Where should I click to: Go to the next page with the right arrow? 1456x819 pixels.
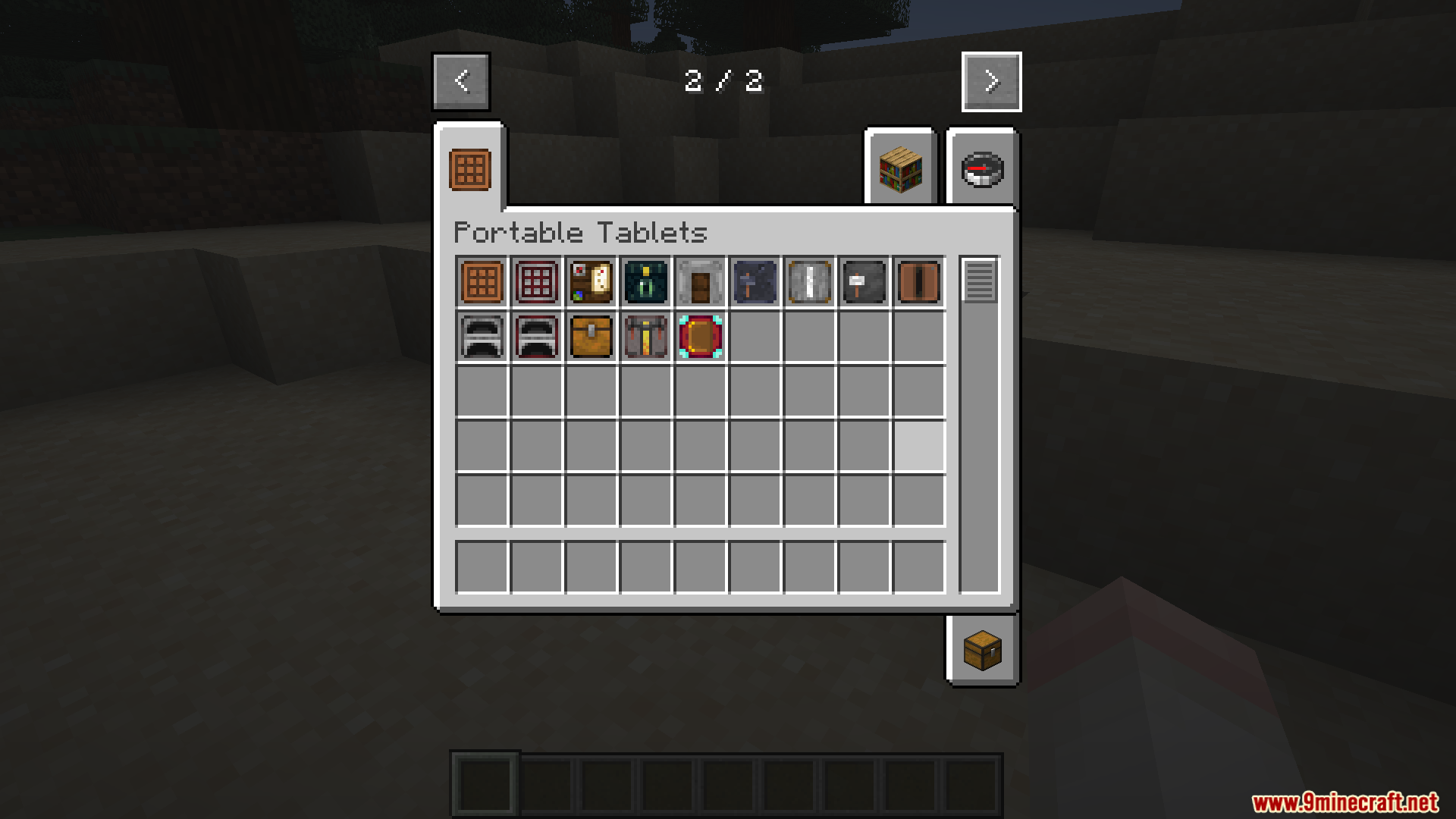(990, 81)
